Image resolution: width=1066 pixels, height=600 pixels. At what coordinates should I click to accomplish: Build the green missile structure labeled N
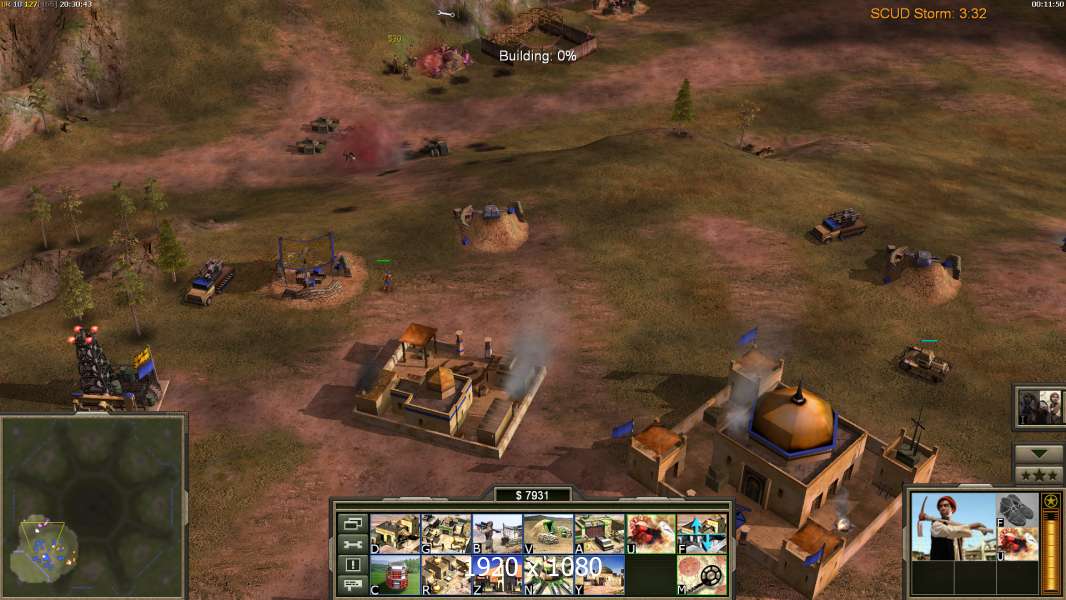(547, 574)
